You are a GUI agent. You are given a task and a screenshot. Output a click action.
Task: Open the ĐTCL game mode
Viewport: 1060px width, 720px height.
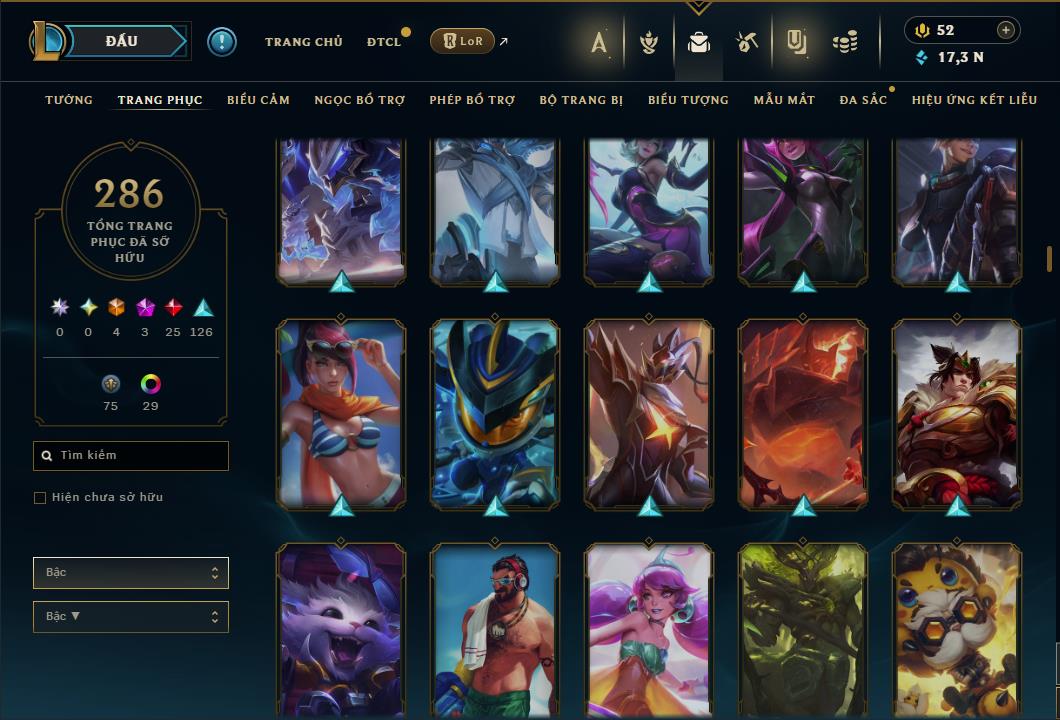coord(383,42)
